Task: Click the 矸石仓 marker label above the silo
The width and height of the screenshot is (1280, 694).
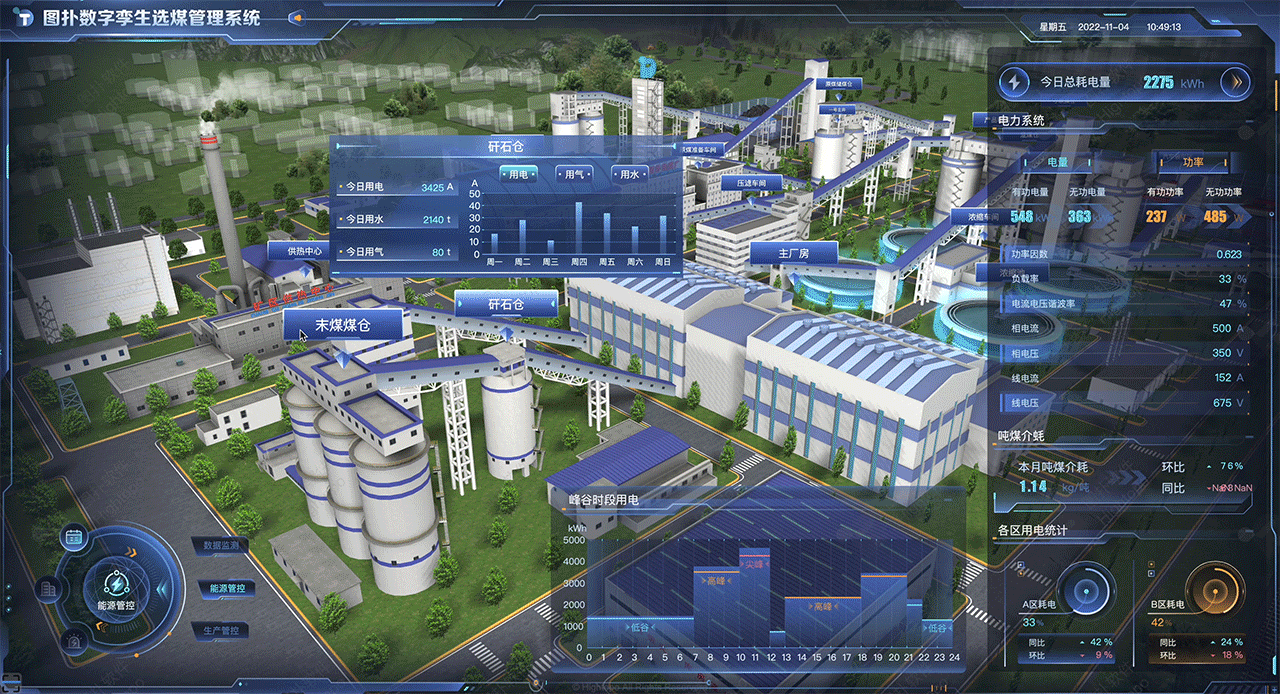Action: (x=506, y=304)
